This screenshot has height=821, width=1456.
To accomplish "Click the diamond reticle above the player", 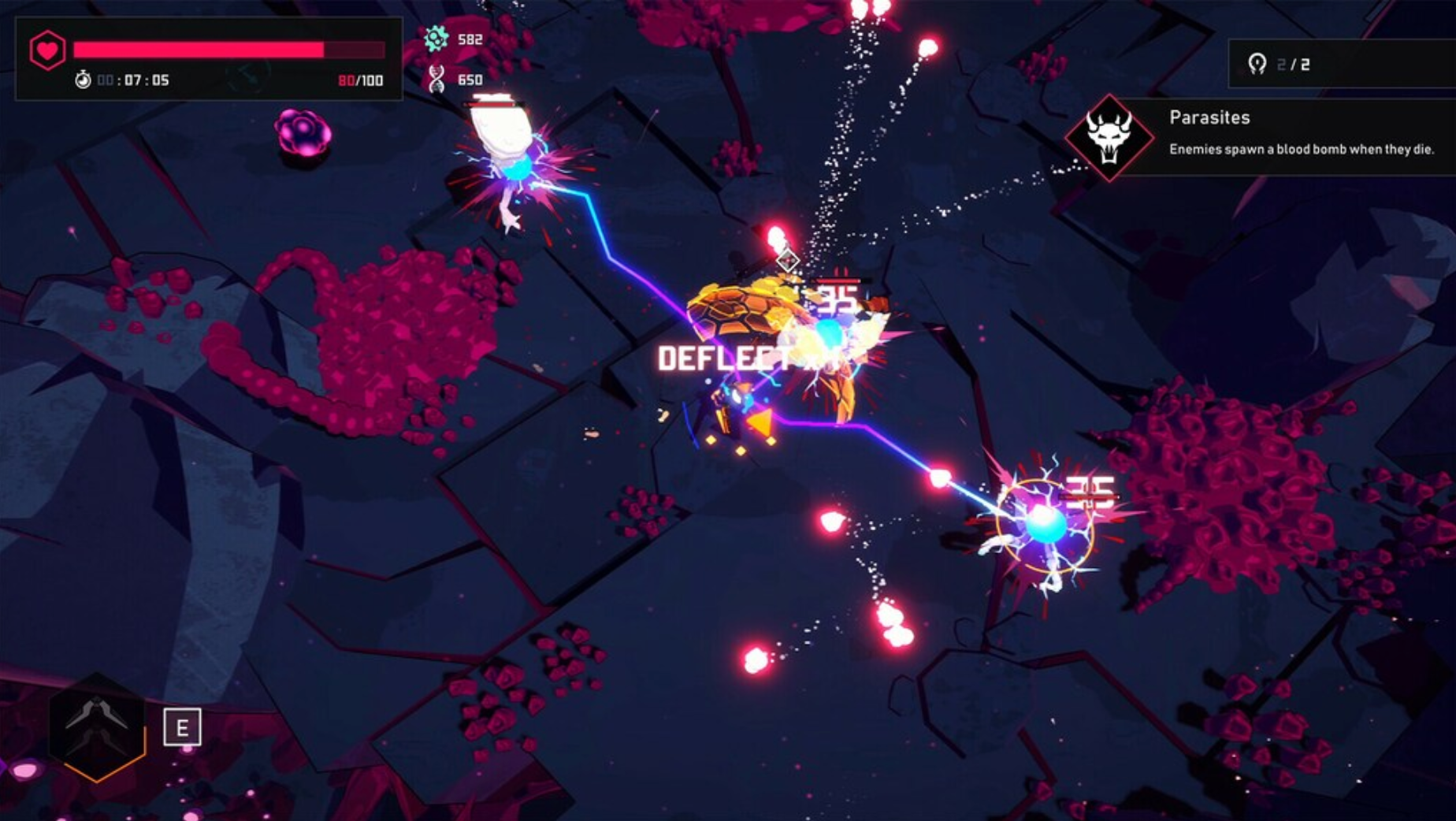I will coord(788,258).
